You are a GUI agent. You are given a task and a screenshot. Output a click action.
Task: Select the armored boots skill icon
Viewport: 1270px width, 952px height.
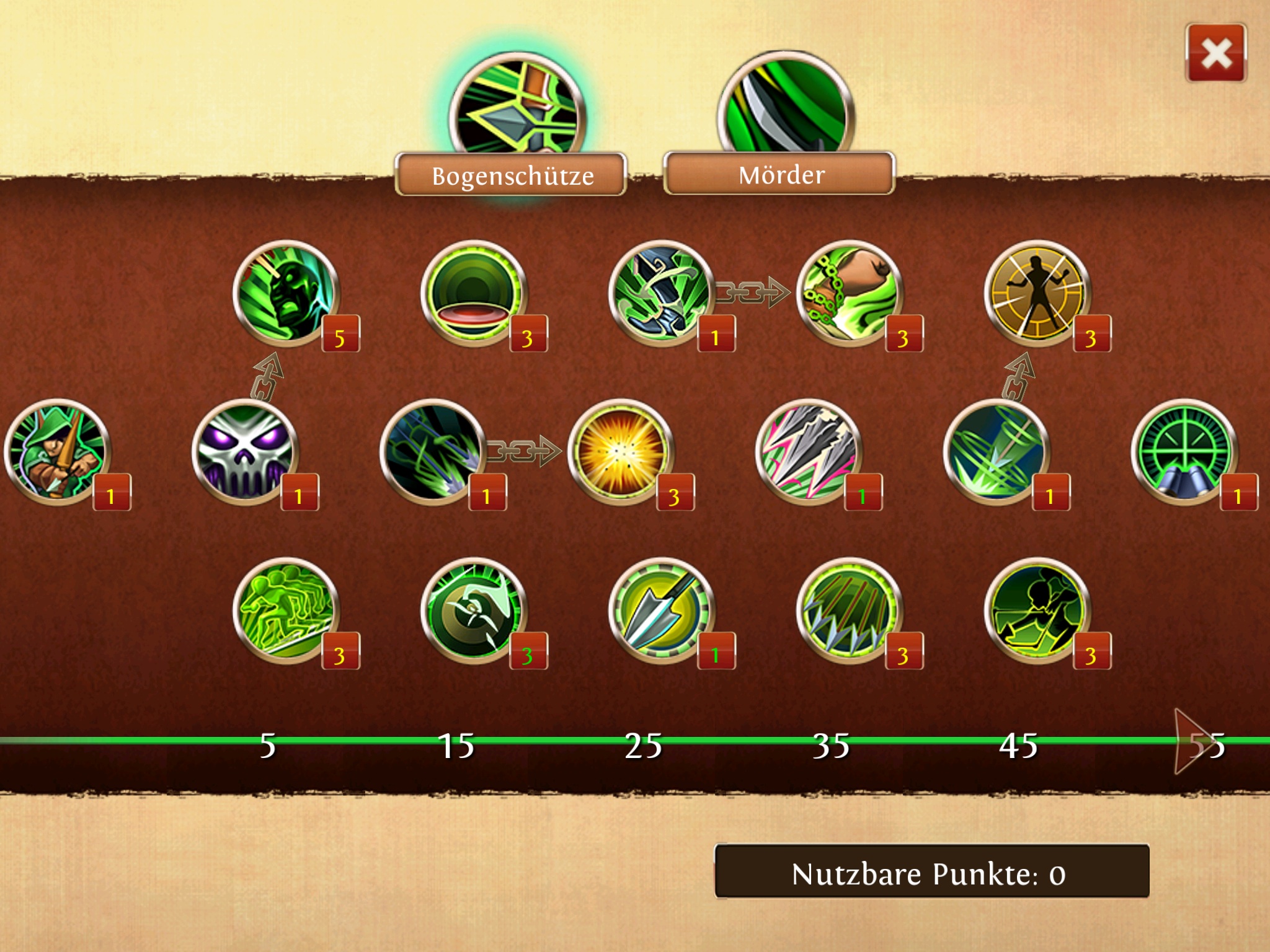662,293
